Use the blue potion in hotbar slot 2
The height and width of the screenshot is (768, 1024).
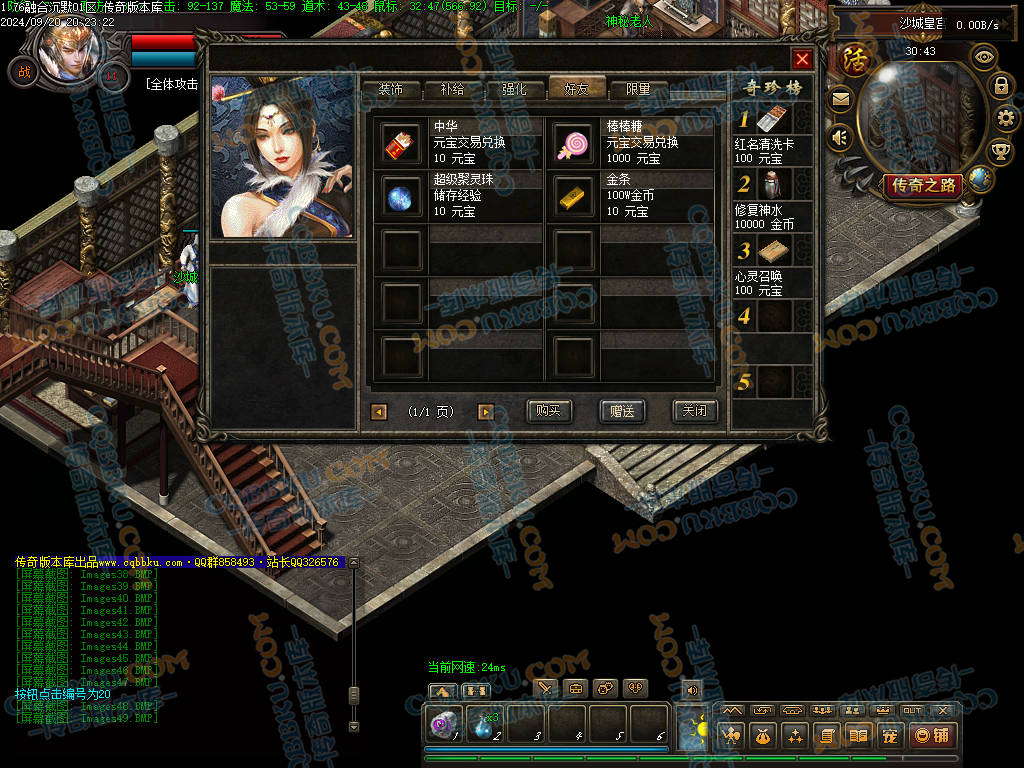click(485, 724)
